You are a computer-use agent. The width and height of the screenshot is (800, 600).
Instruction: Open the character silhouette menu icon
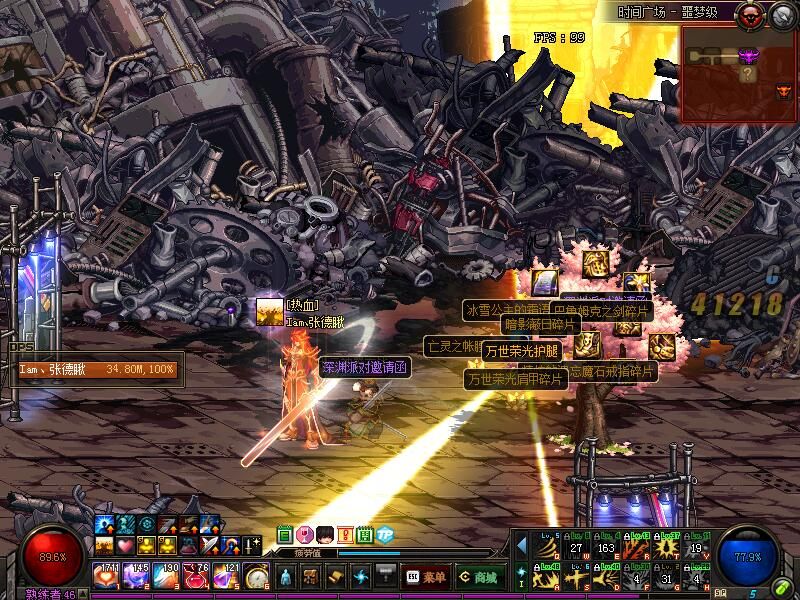pyautogui.click(x=285, y=577)
